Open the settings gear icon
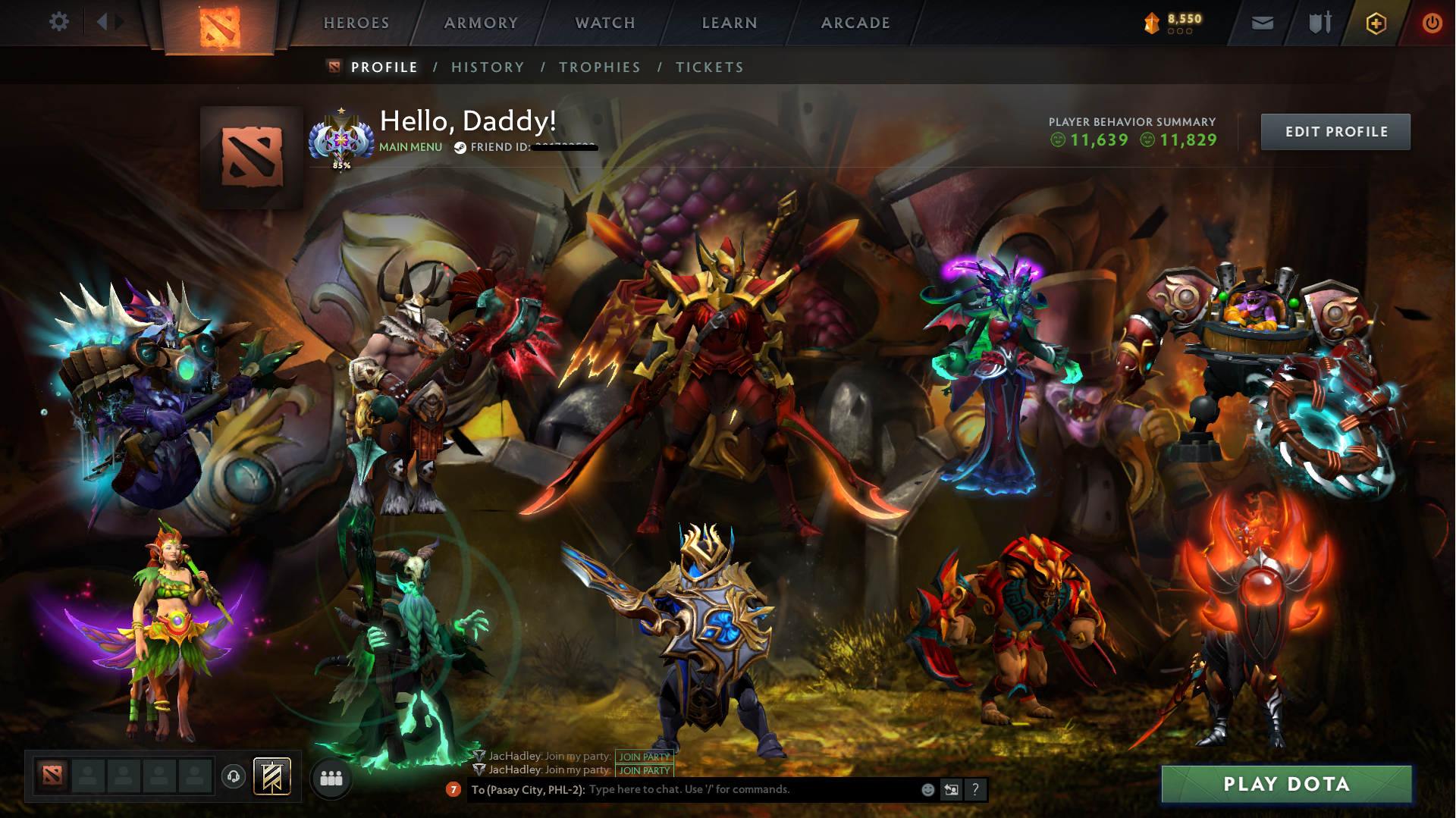 (59, 22)
